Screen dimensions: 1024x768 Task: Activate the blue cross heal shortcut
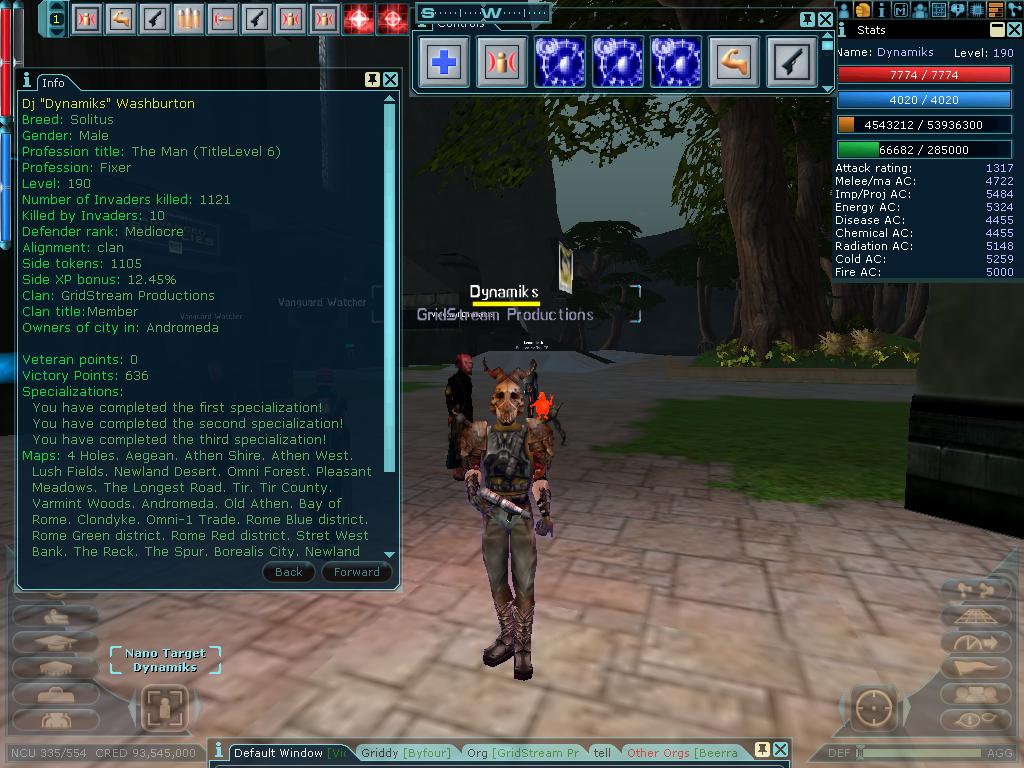(444, 62)
